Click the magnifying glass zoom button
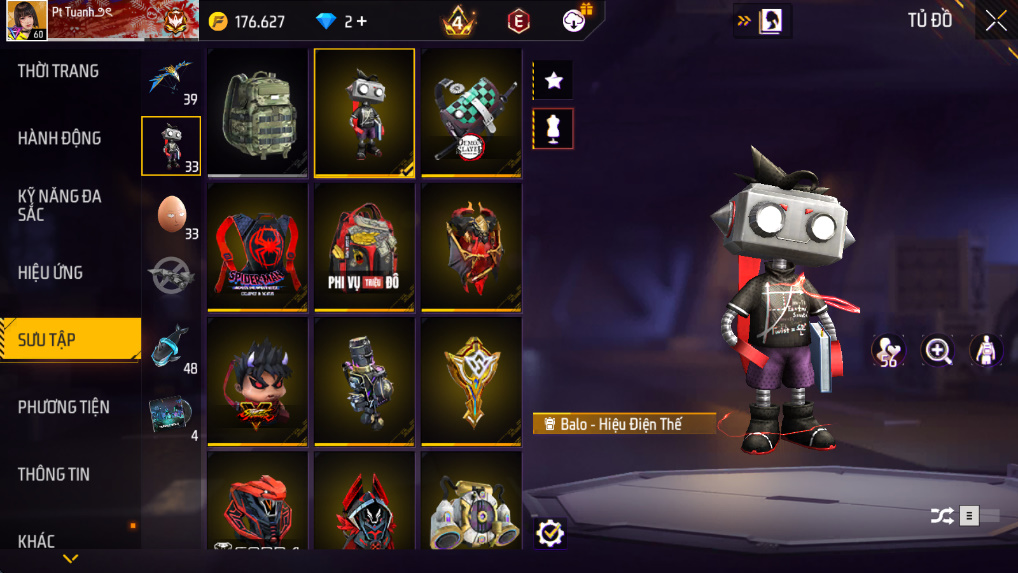Image resolution: width=1018 pixels, height=573 pixels. point(938,350)
